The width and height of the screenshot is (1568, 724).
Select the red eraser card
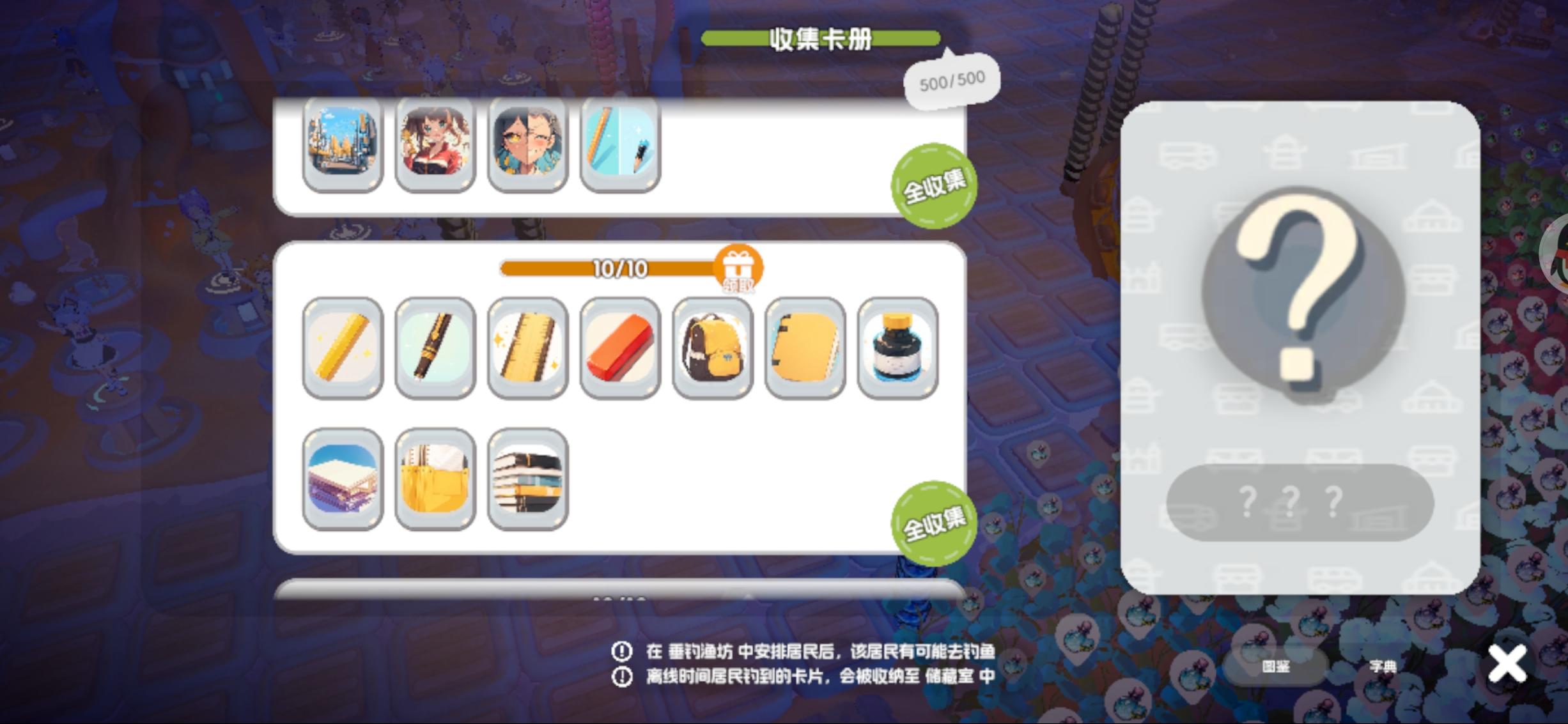pyautogui.click(x=619, y=349)
